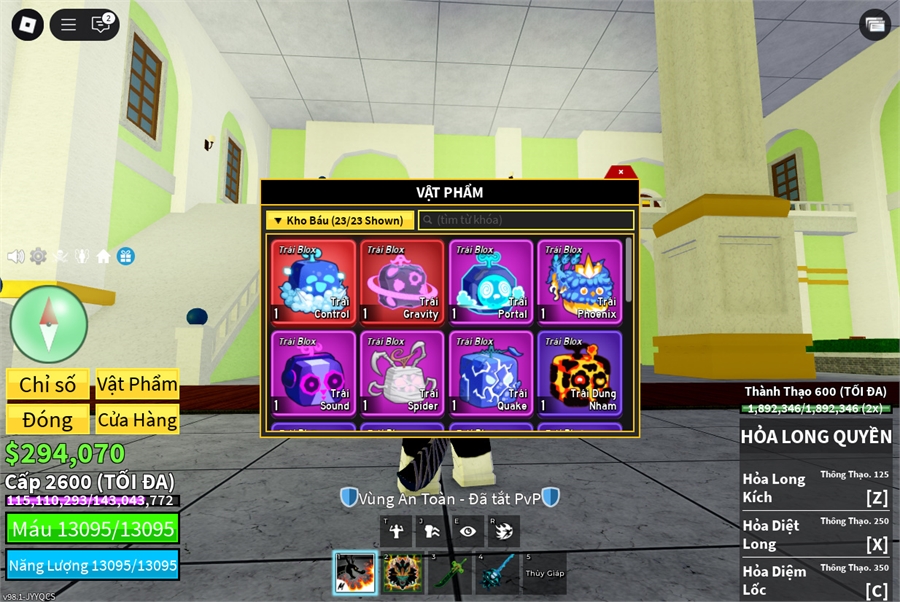Image resolution: width=900 pixels, height=602 pixels.
Task: Select the Quake fruit item
Action: click(x=491, y=373)
